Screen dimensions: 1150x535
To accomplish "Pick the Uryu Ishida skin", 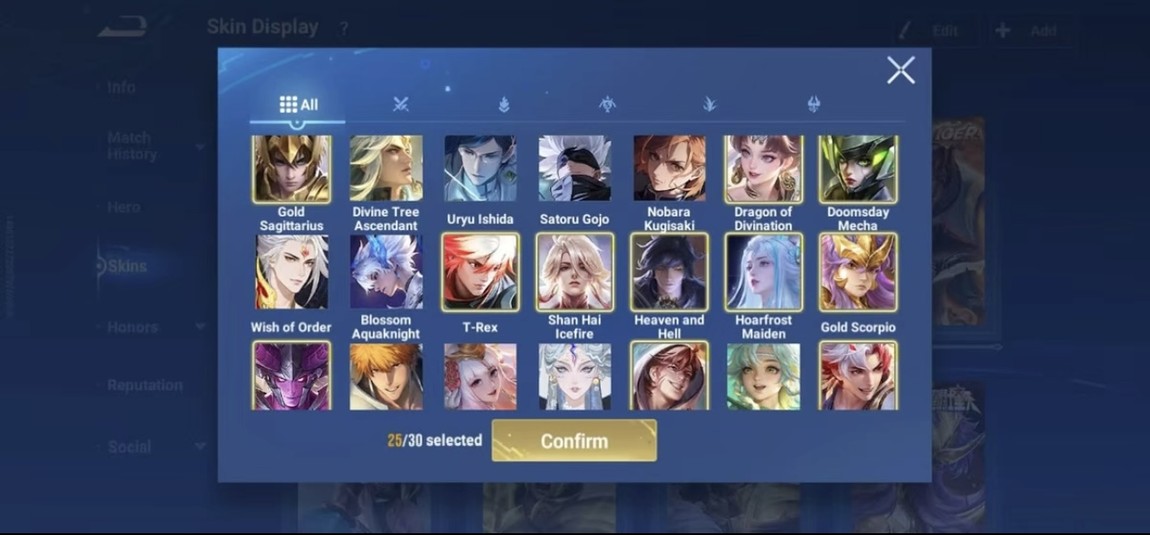I will coord(480,170).
